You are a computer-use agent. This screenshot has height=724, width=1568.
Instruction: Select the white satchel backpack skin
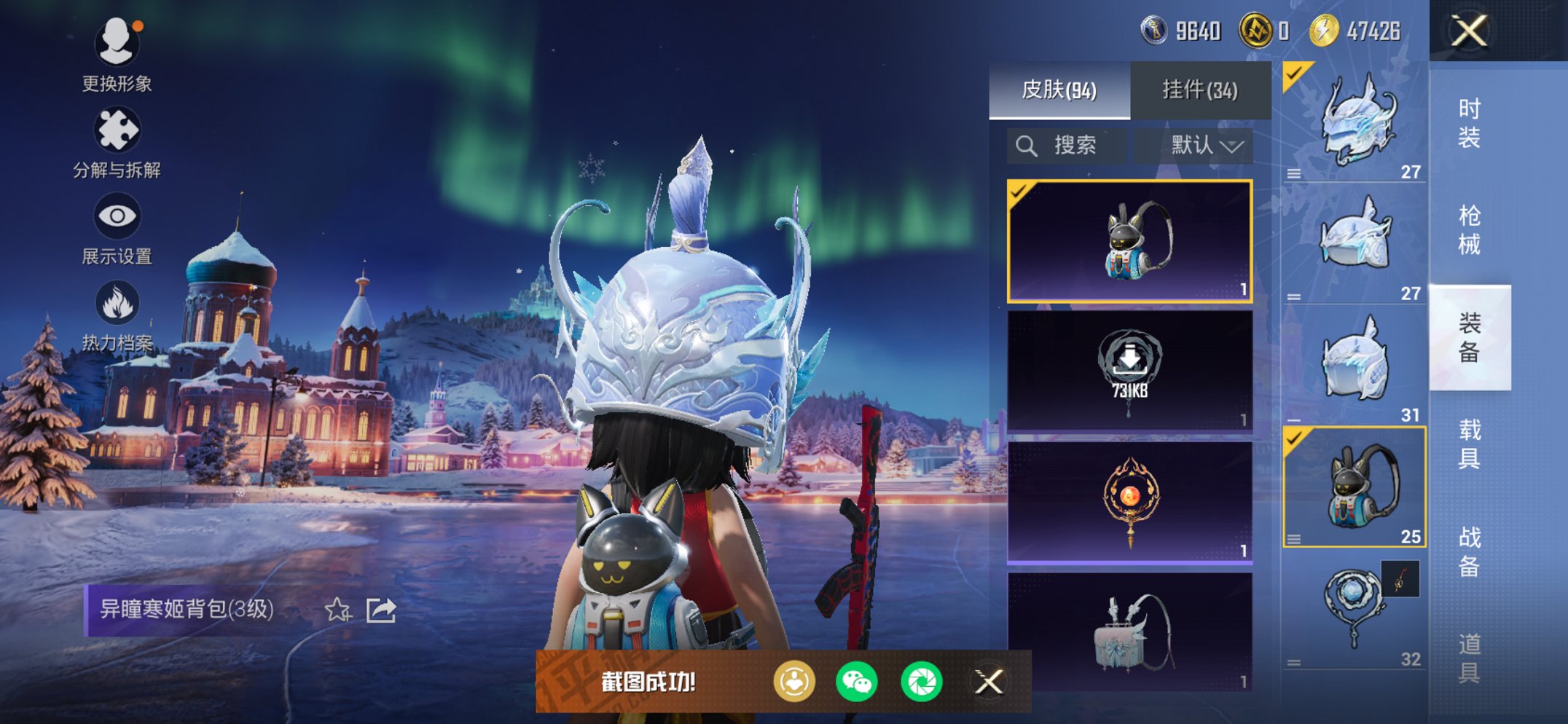(x=1129, y=631)
